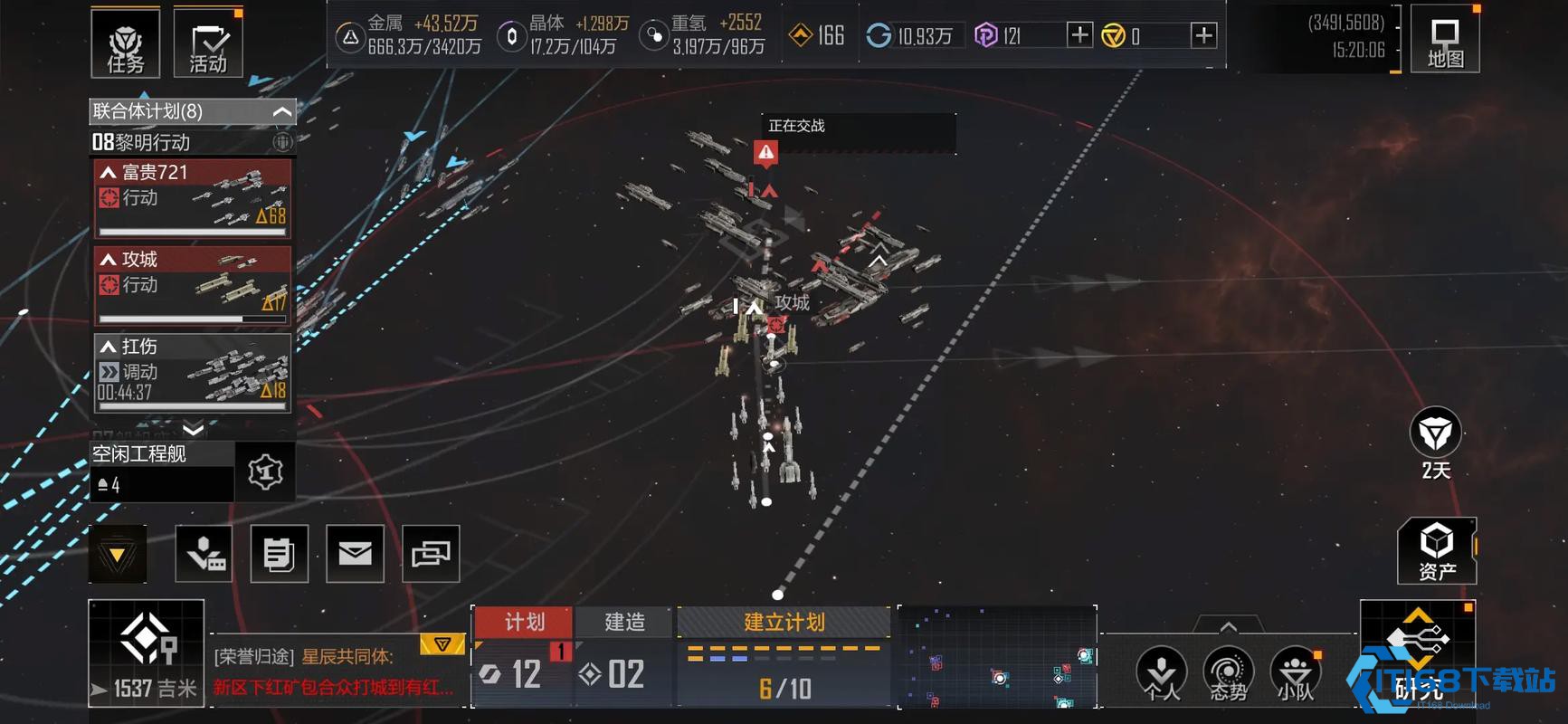Expand more plans with the down chevron
Screen dimensions: 1568x724
tap(193, 428)
